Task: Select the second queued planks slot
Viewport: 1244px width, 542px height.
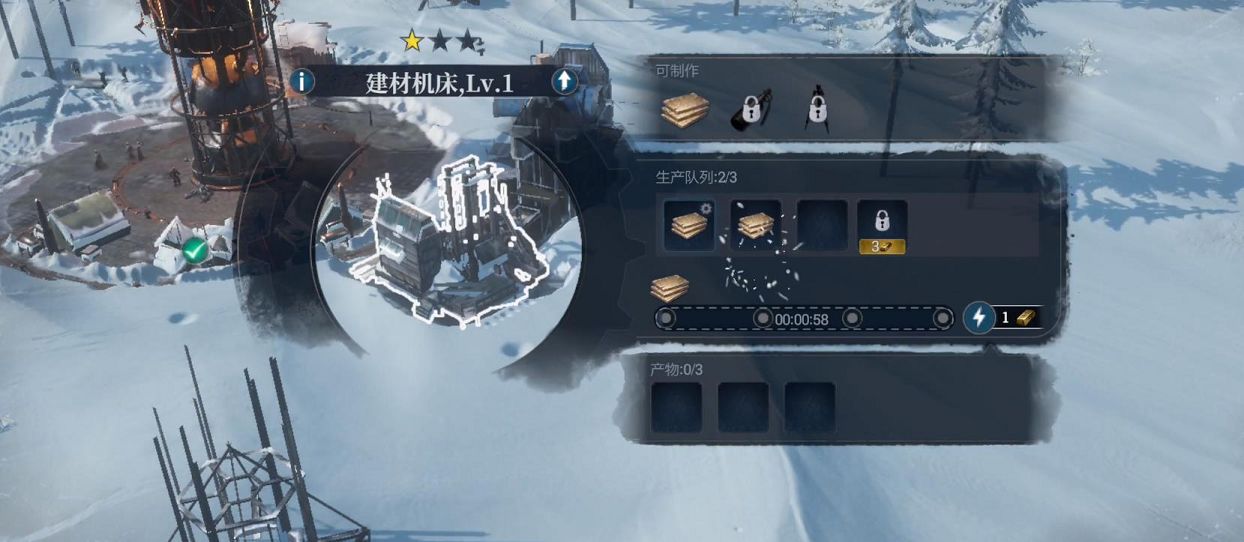Action: click(756, 225)
